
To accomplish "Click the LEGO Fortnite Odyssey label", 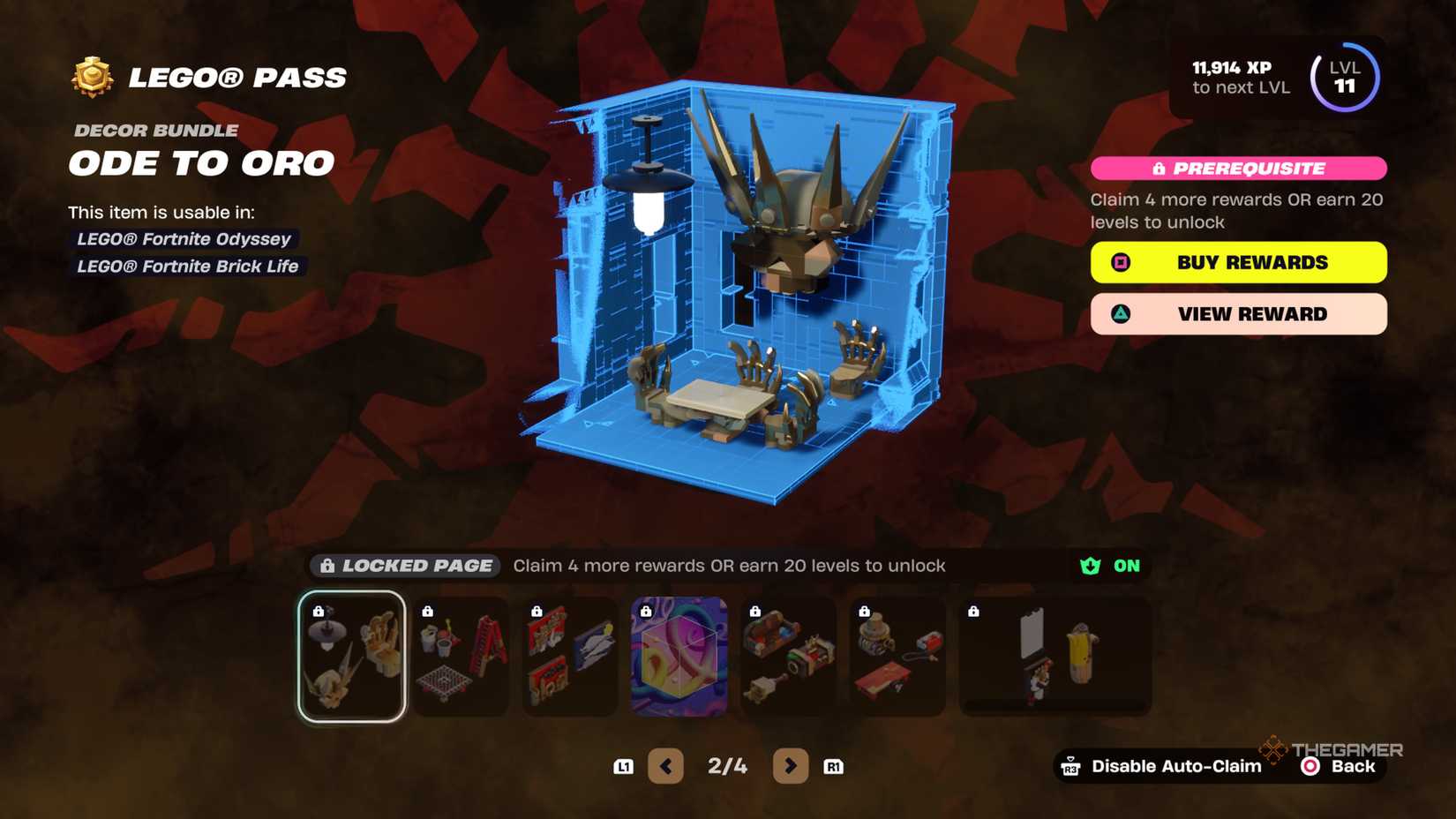I will pyautogui.click(x=183, y=238).
